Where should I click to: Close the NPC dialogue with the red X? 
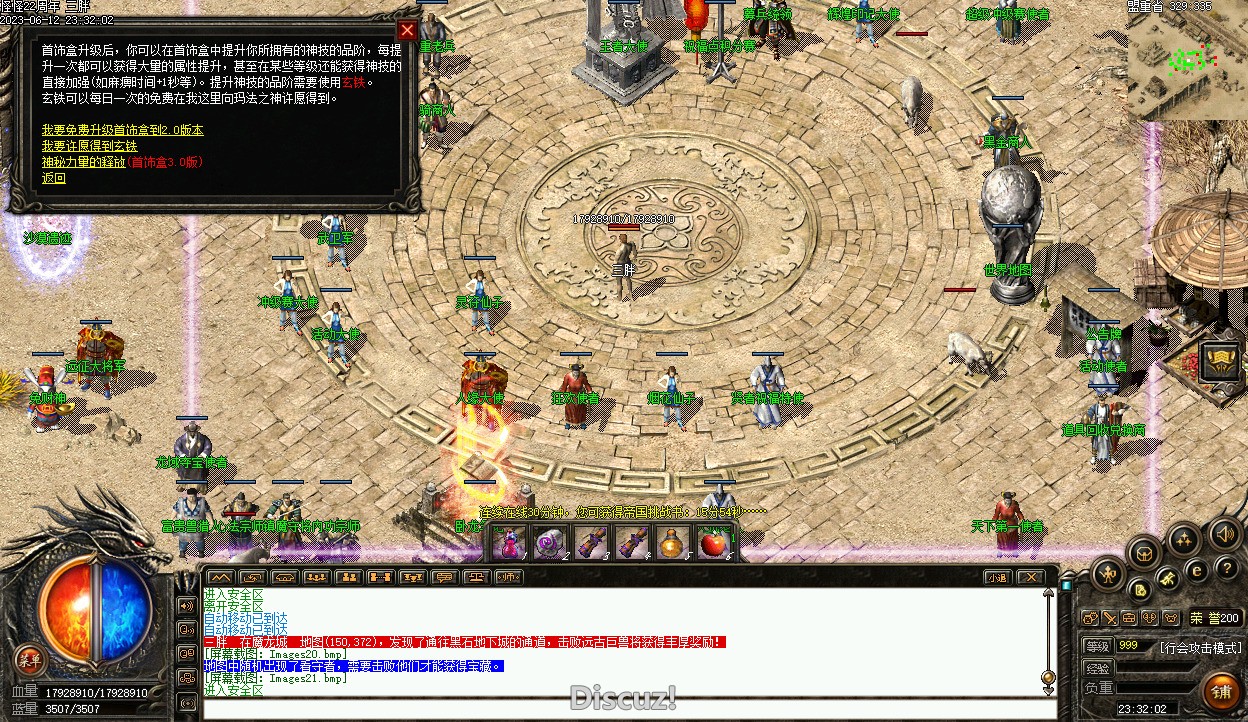point(406,30)
